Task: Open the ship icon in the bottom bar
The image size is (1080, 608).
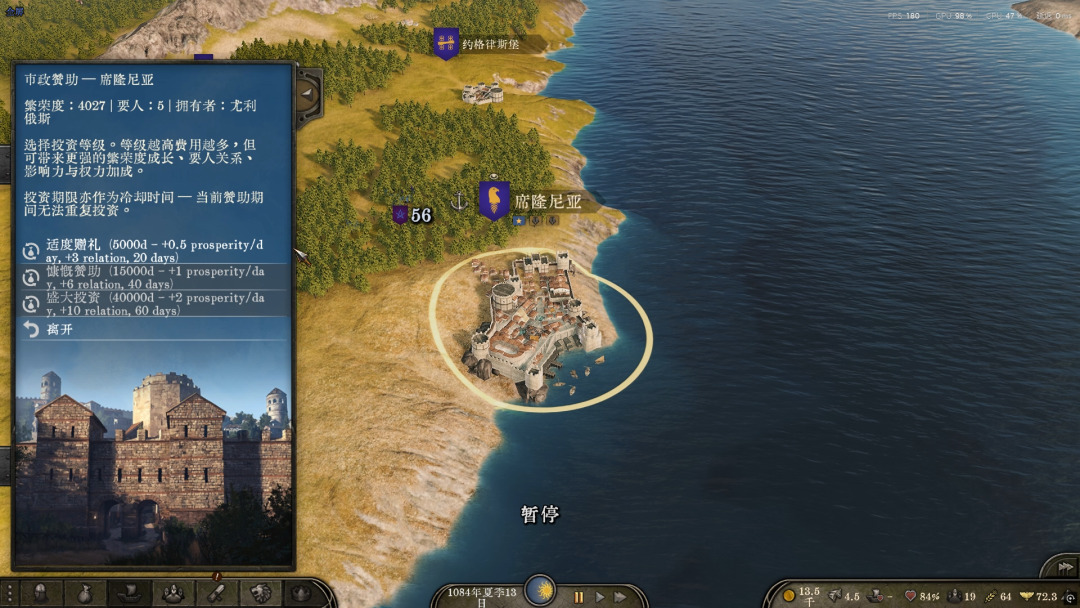Action: tap(128, 593)
